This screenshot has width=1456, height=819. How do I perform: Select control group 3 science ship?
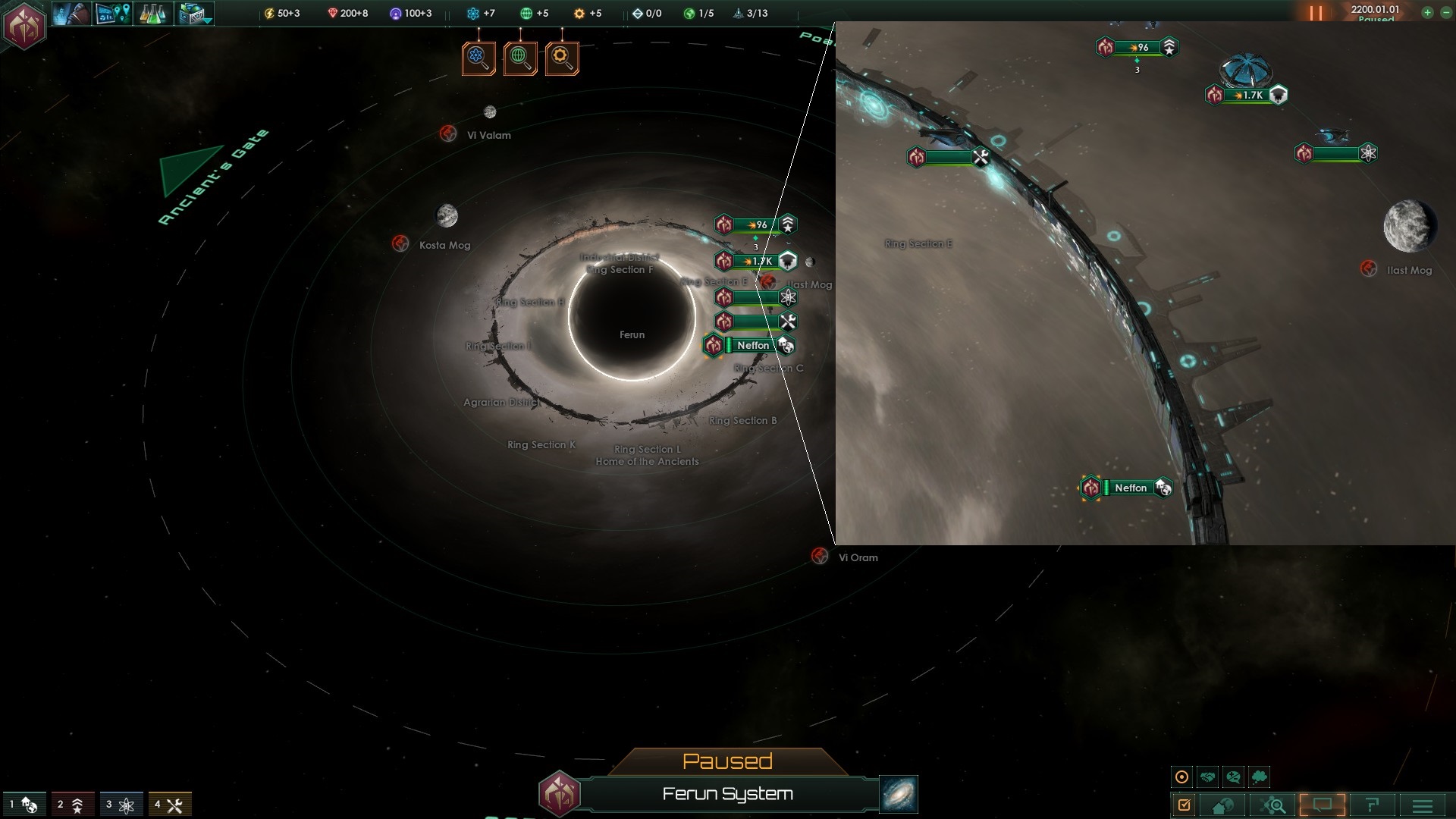tap(121, 805)
